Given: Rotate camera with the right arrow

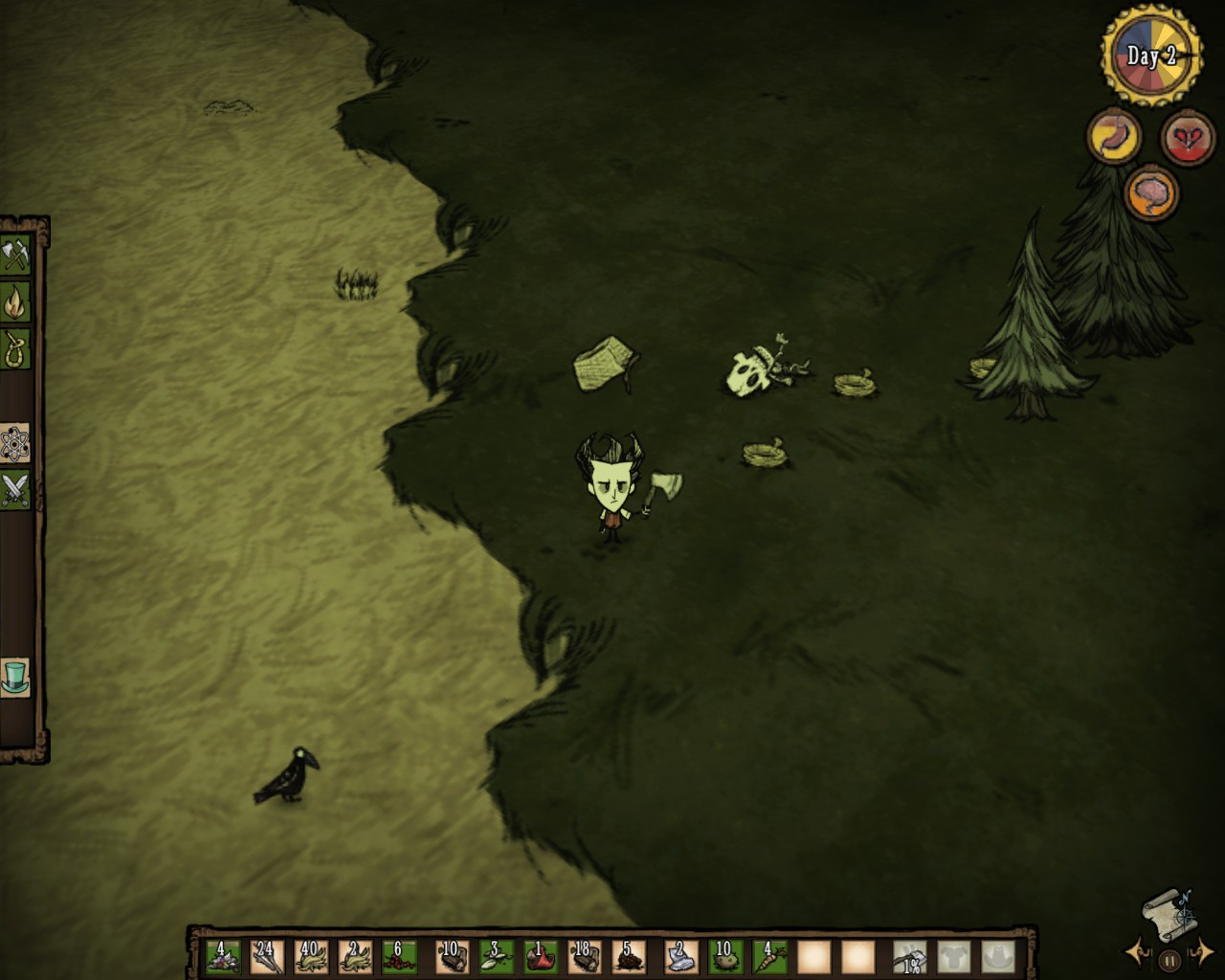Looking at the screenshot, I should tap(1200, 952).
